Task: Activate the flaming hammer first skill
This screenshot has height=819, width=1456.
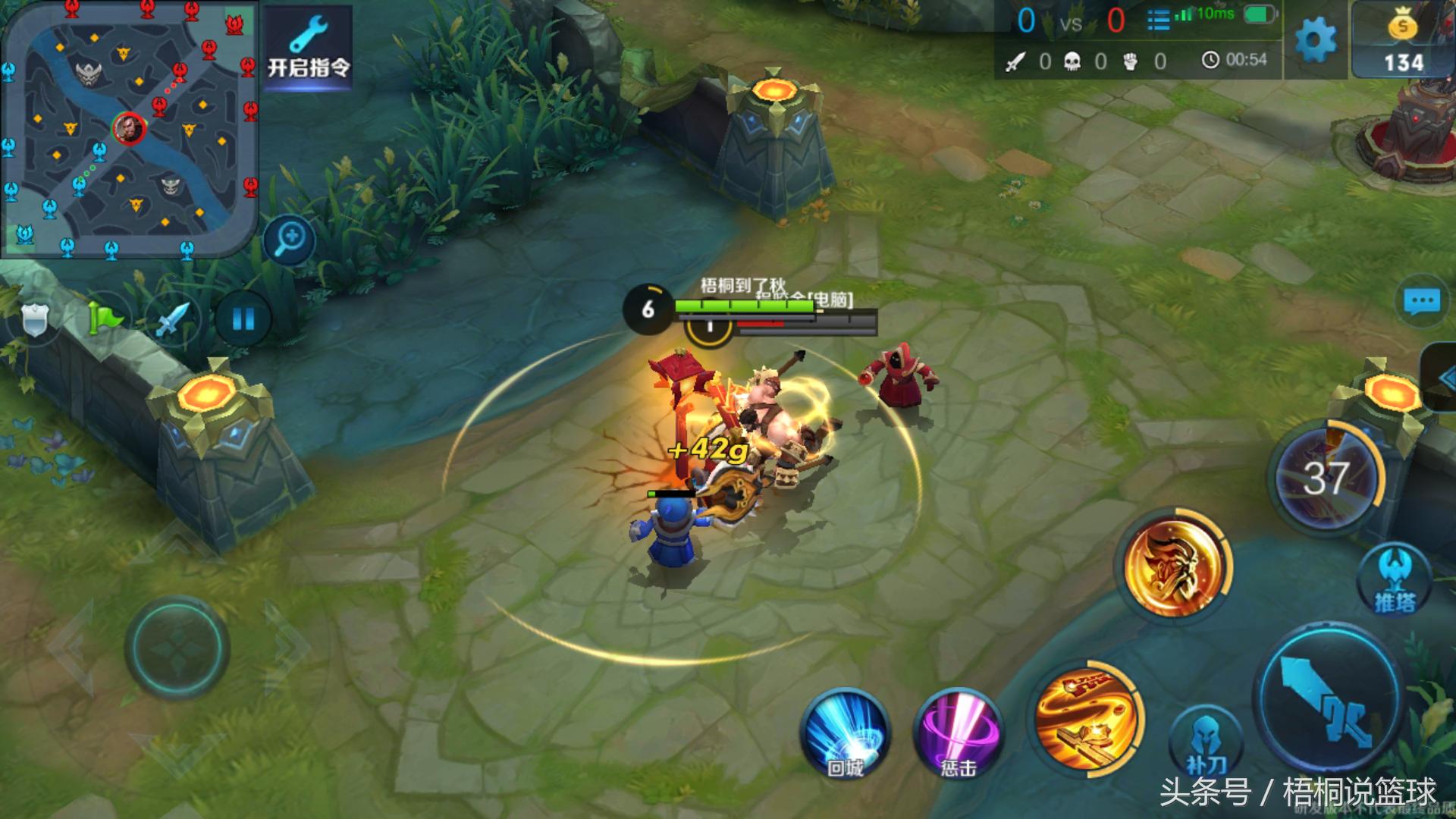Action: tap(1087, 717)
